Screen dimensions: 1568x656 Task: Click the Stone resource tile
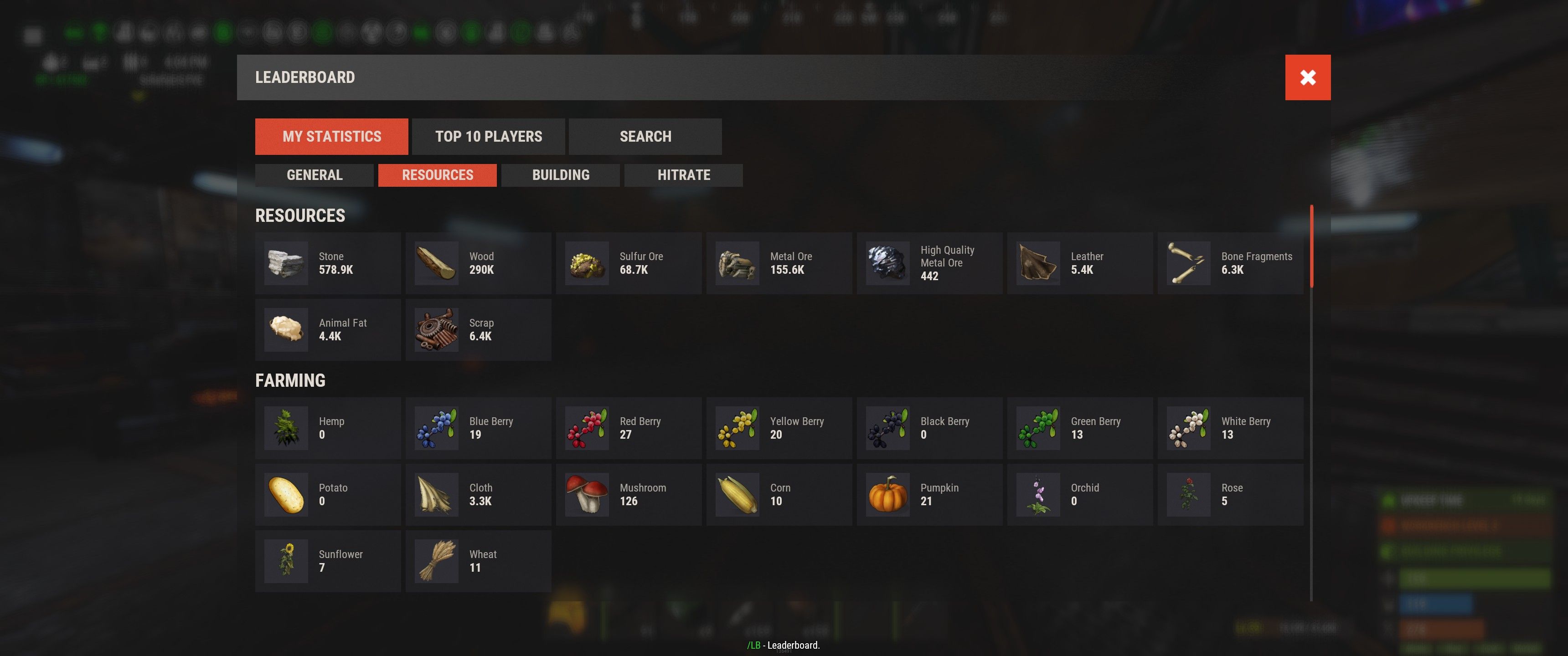pos(328,263)
